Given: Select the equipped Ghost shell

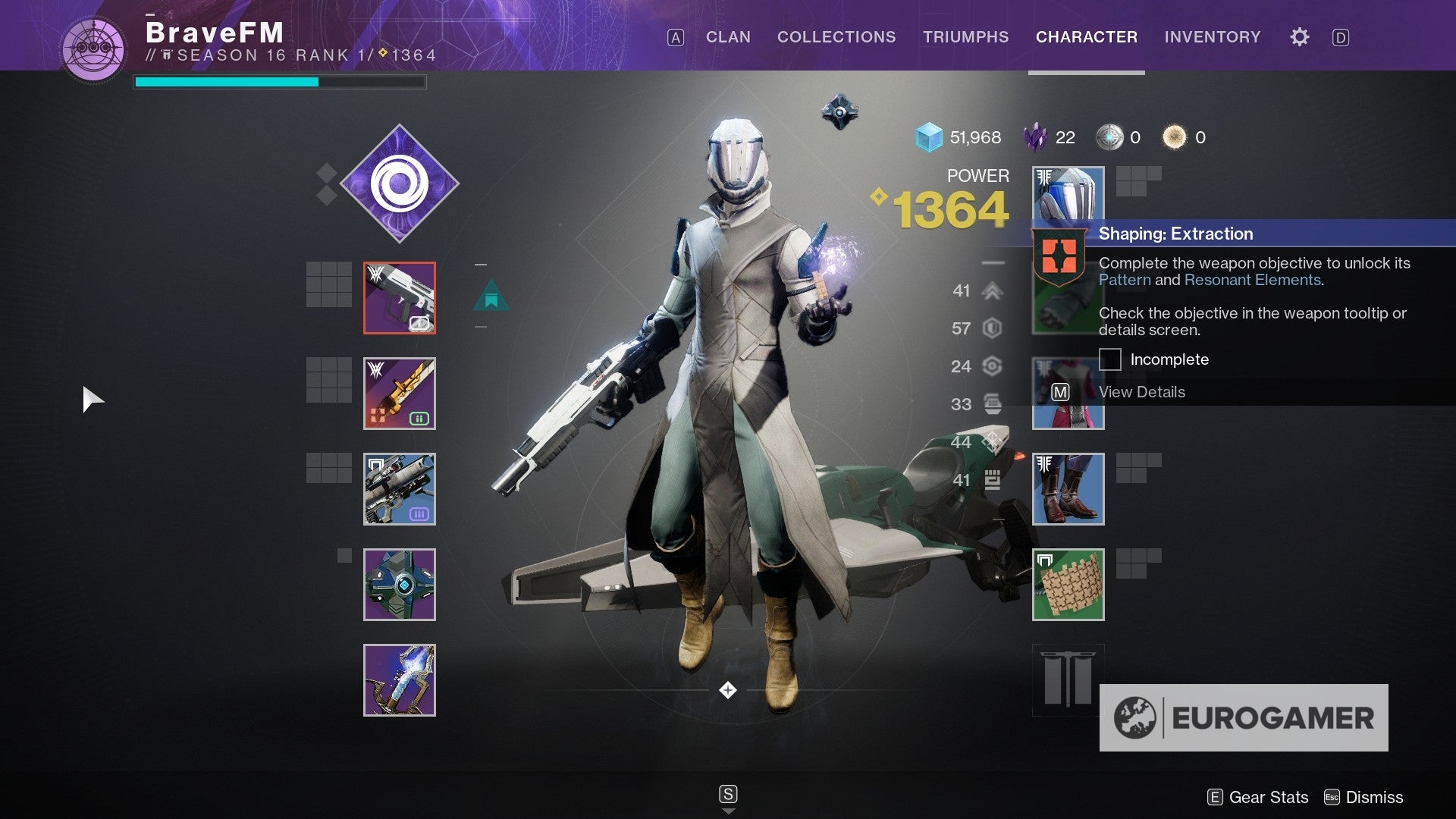Looking at the screenshot, I should pos(400,584).
